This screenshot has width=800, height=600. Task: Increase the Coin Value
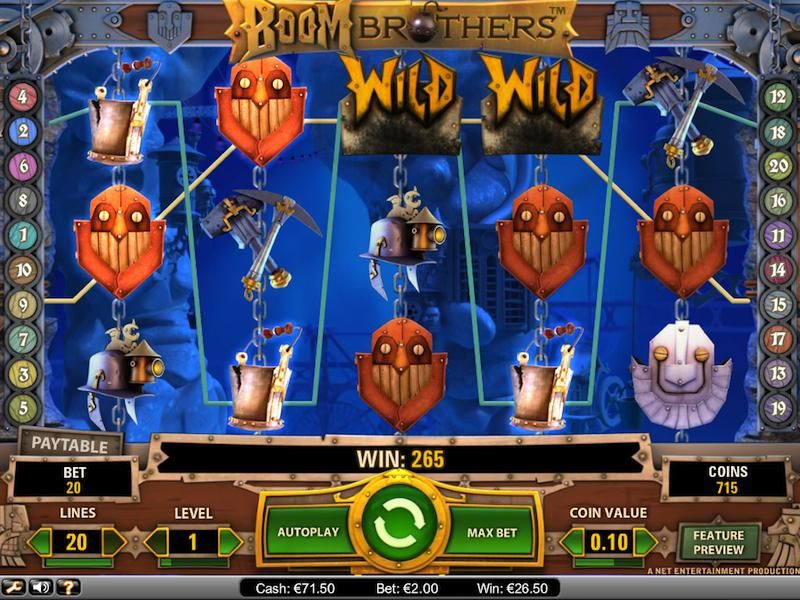[x=646, y=543]
